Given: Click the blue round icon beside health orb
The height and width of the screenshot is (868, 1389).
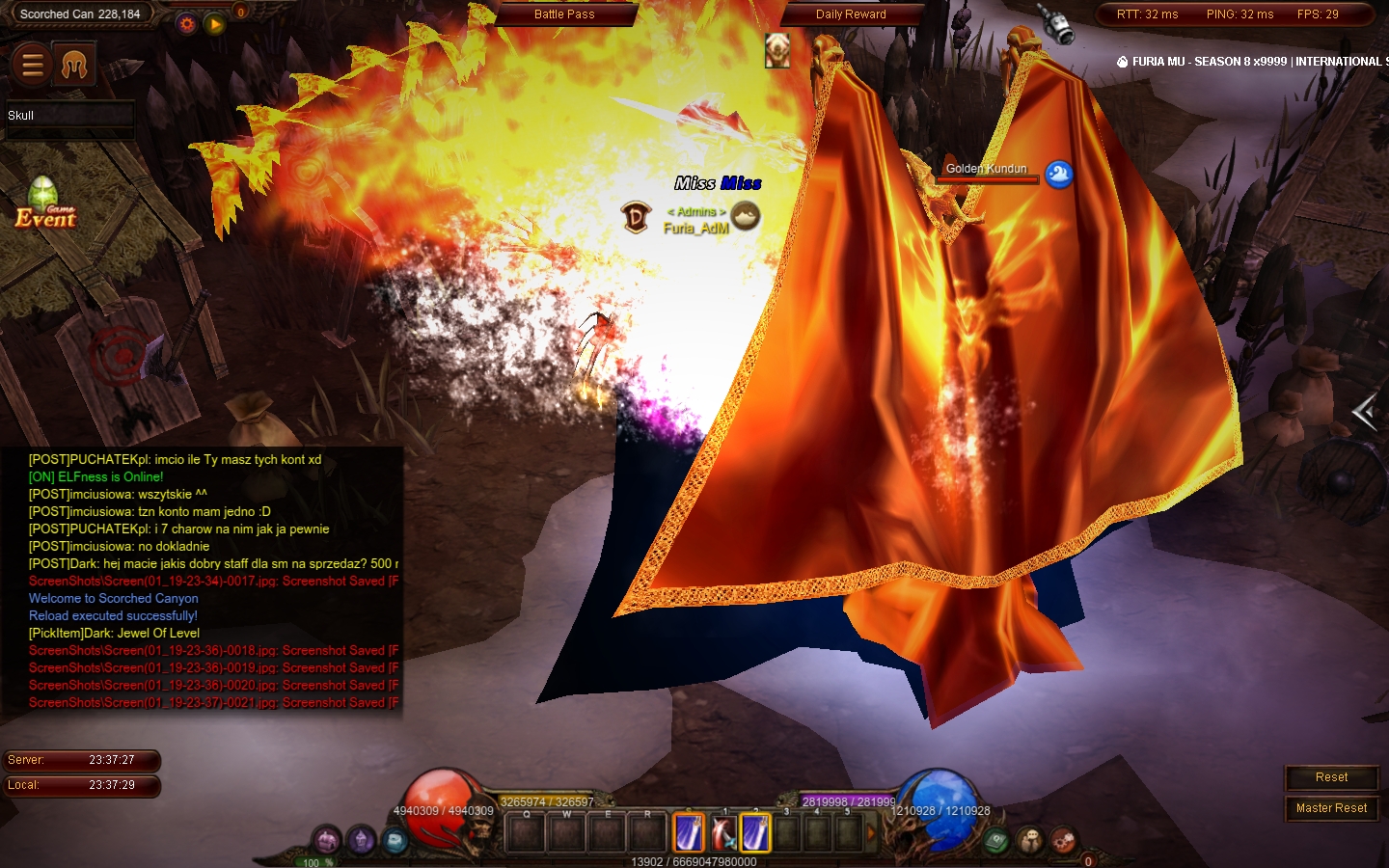Looking at the screenshot, I should (395, 840).
